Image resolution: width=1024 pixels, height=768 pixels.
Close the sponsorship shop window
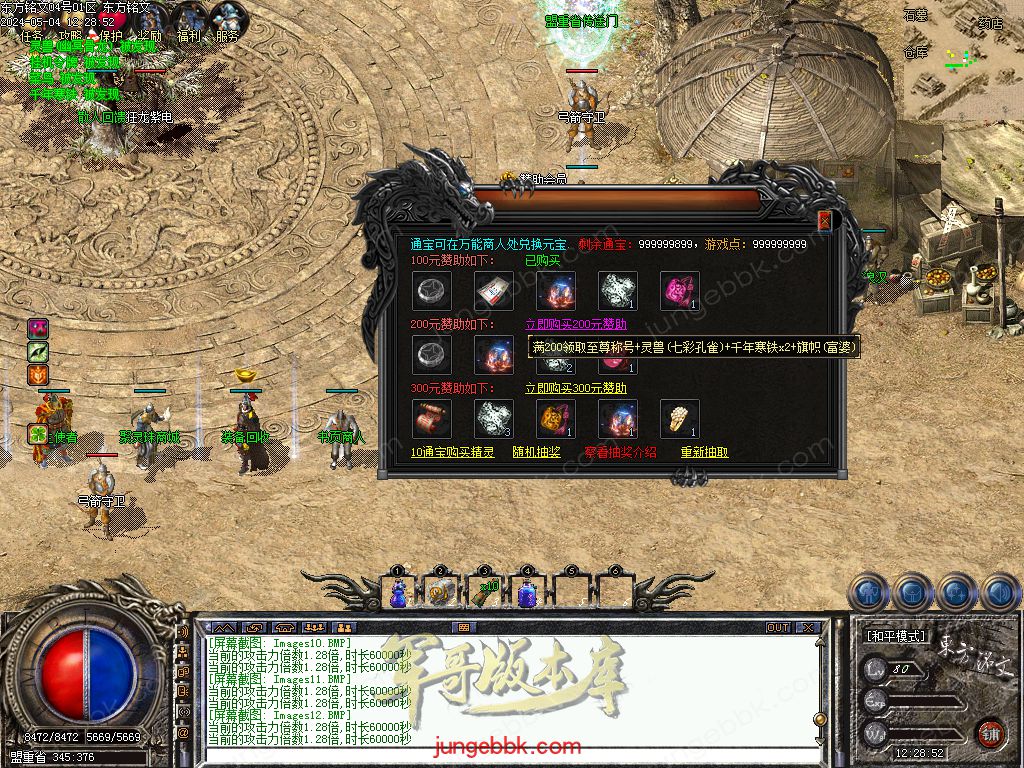[x=824, y=221]
